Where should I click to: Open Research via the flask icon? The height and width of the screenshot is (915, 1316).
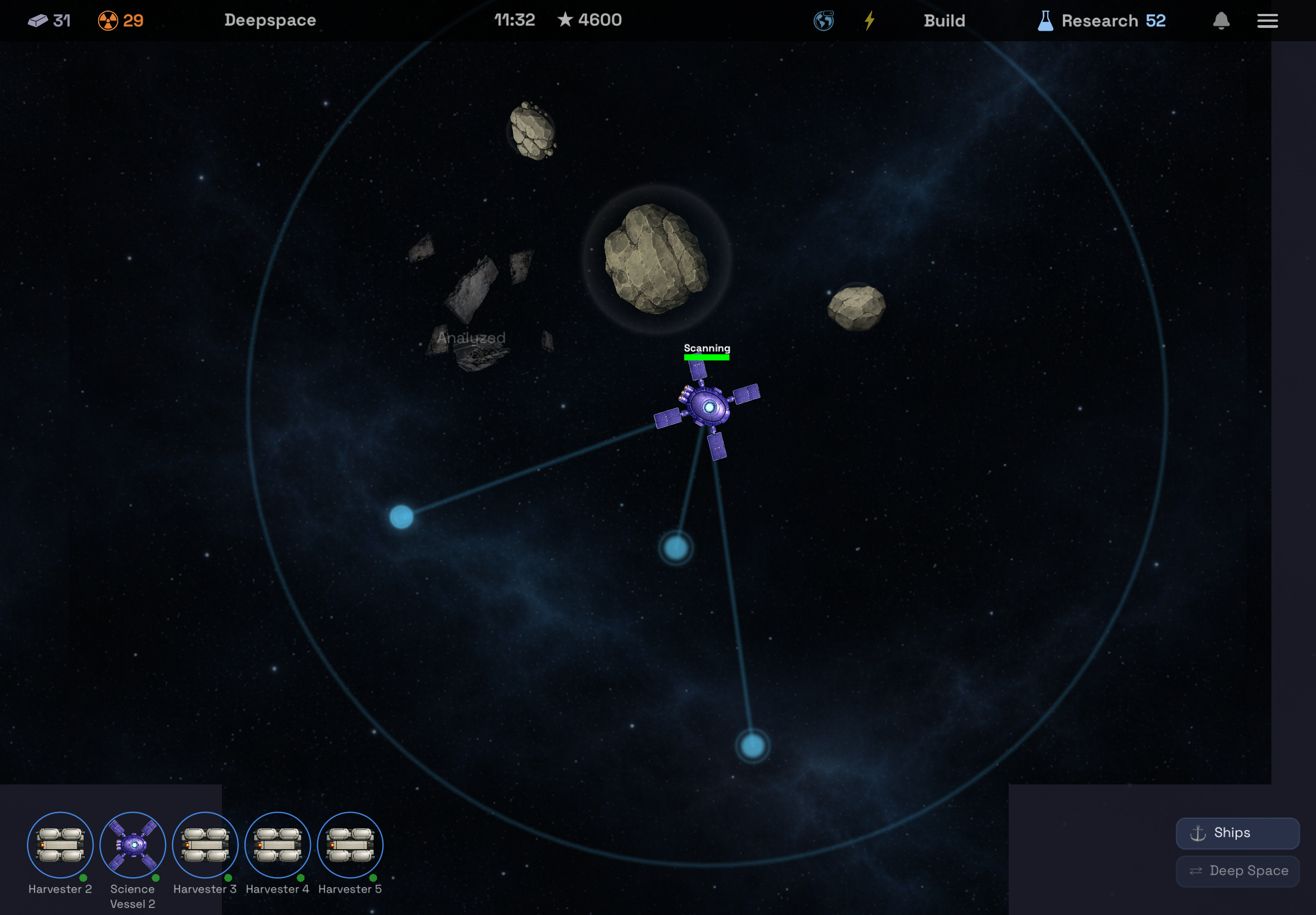1045,21
